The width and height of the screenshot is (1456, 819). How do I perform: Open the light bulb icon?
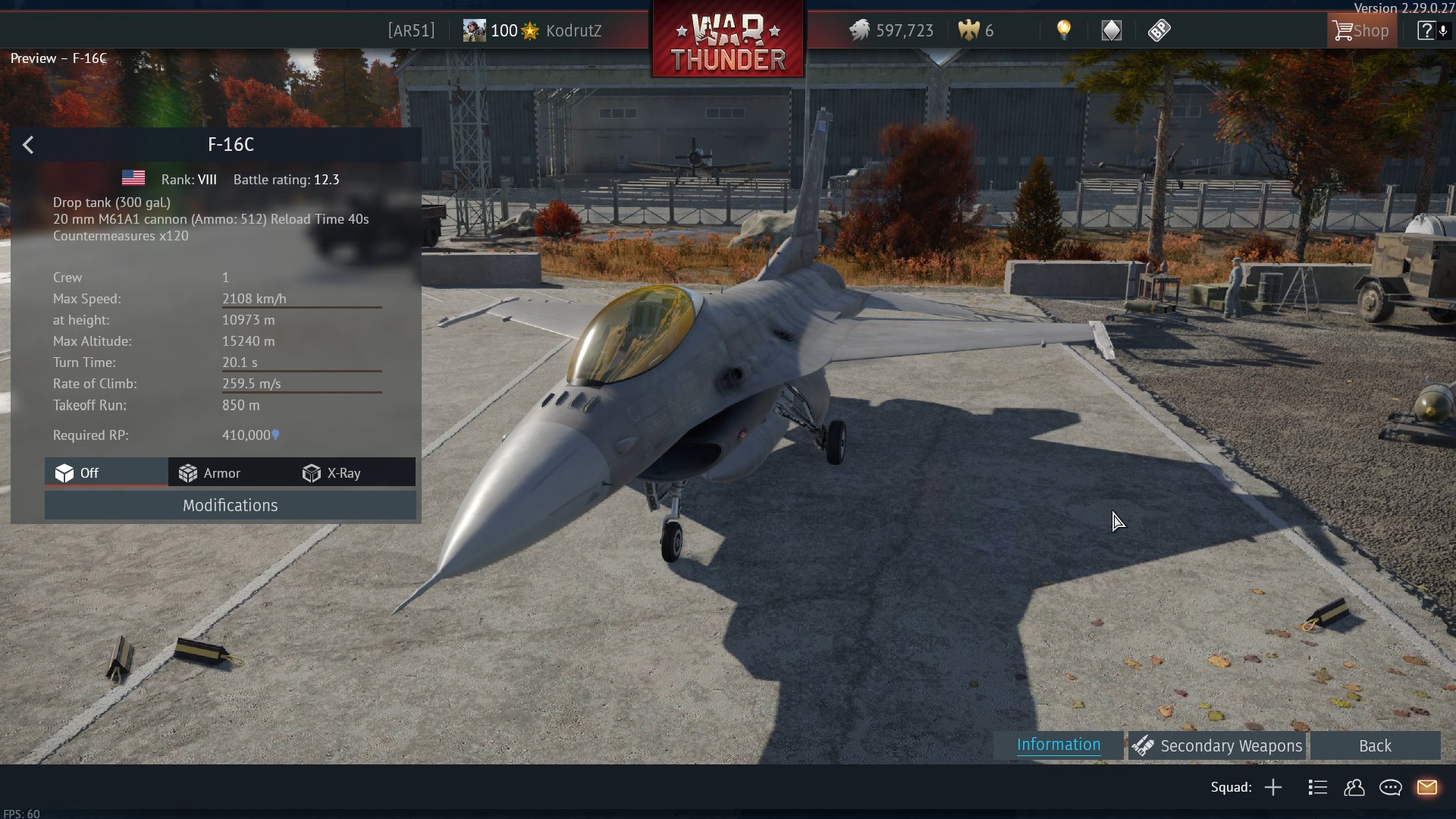(1064, 30)
